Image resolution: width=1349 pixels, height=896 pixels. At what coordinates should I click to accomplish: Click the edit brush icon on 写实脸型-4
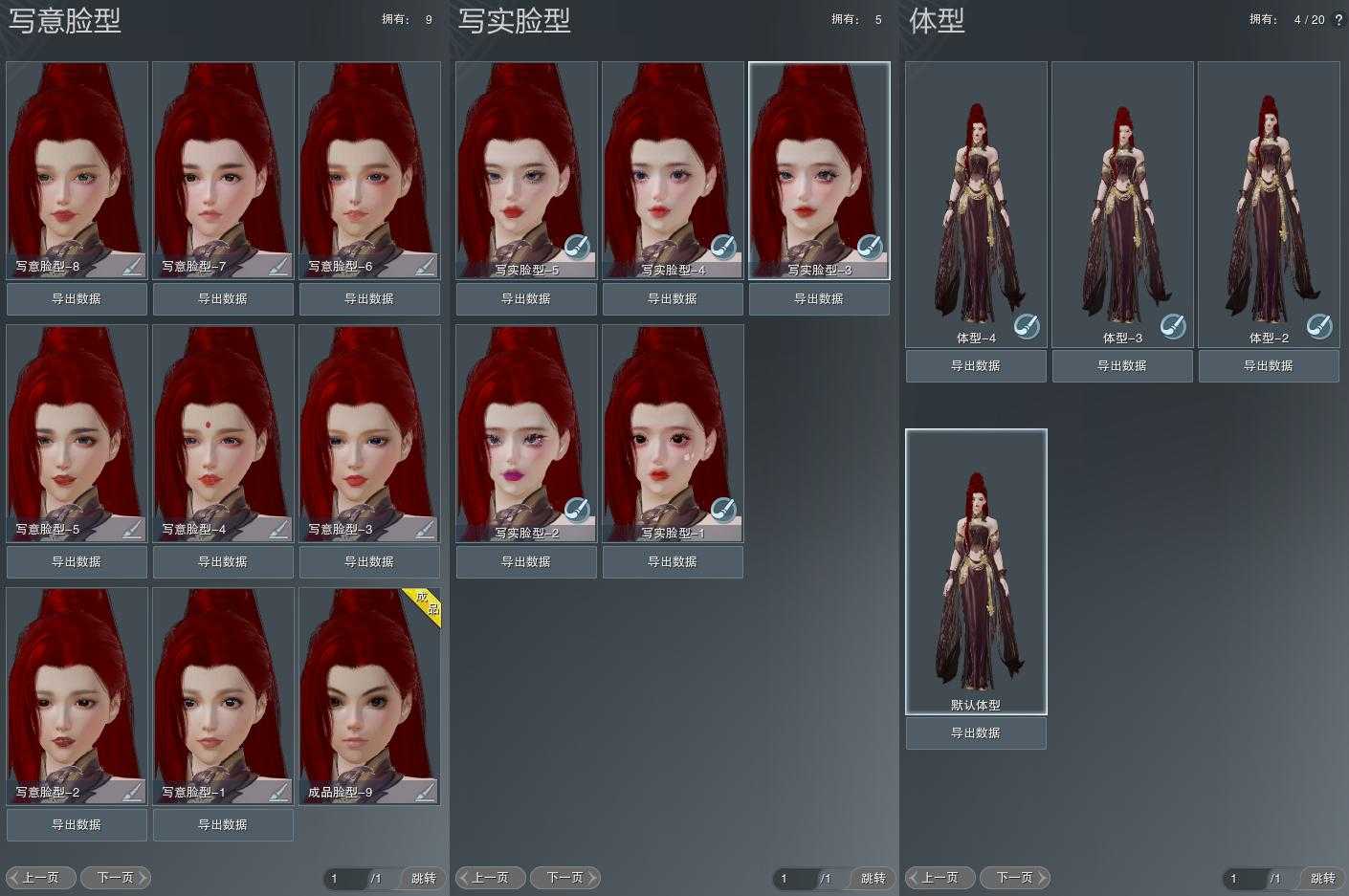pyautogui.click(x=723, y=248)
